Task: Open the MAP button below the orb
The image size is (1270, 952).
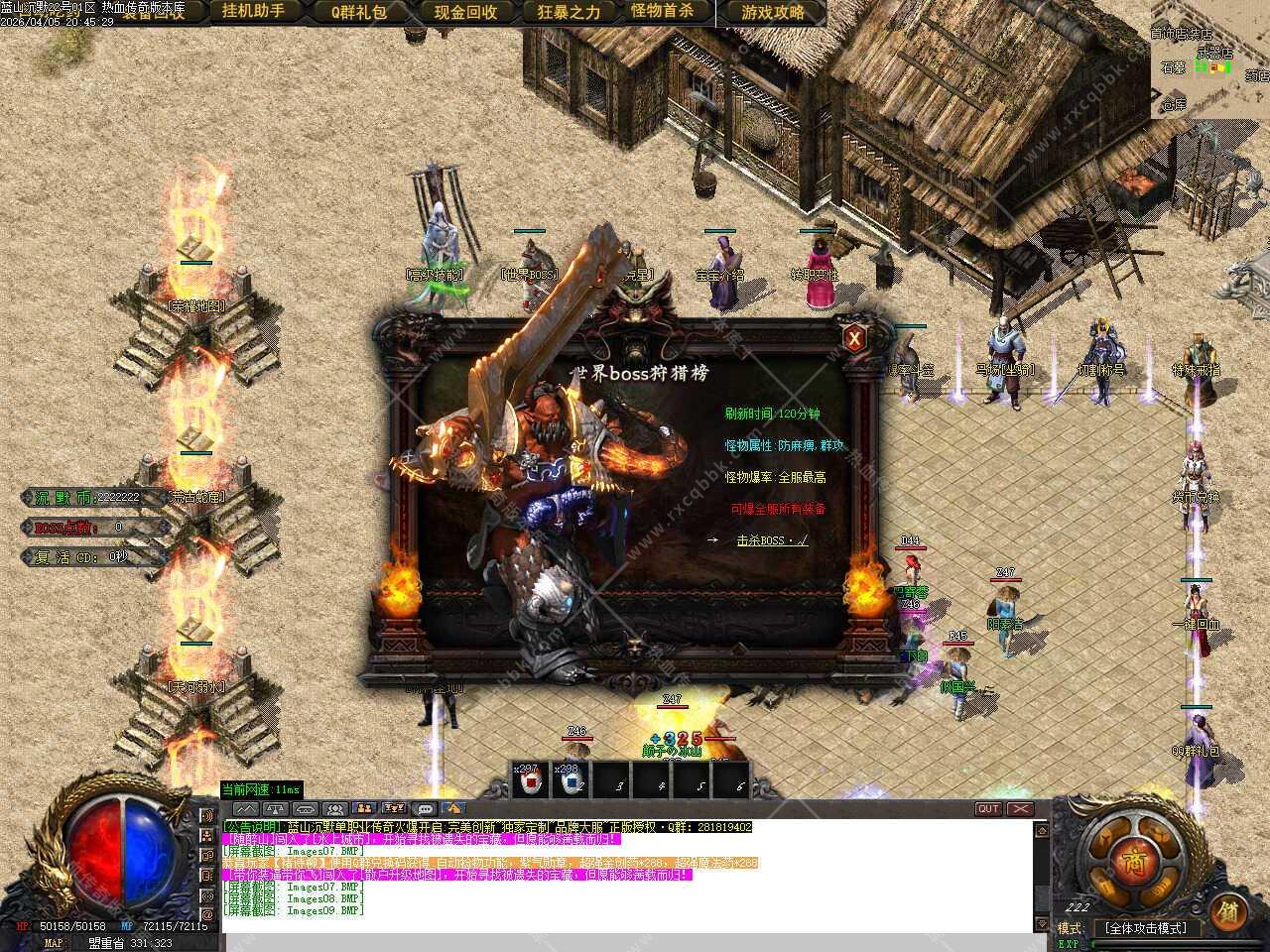Action: tap(54, 943)
